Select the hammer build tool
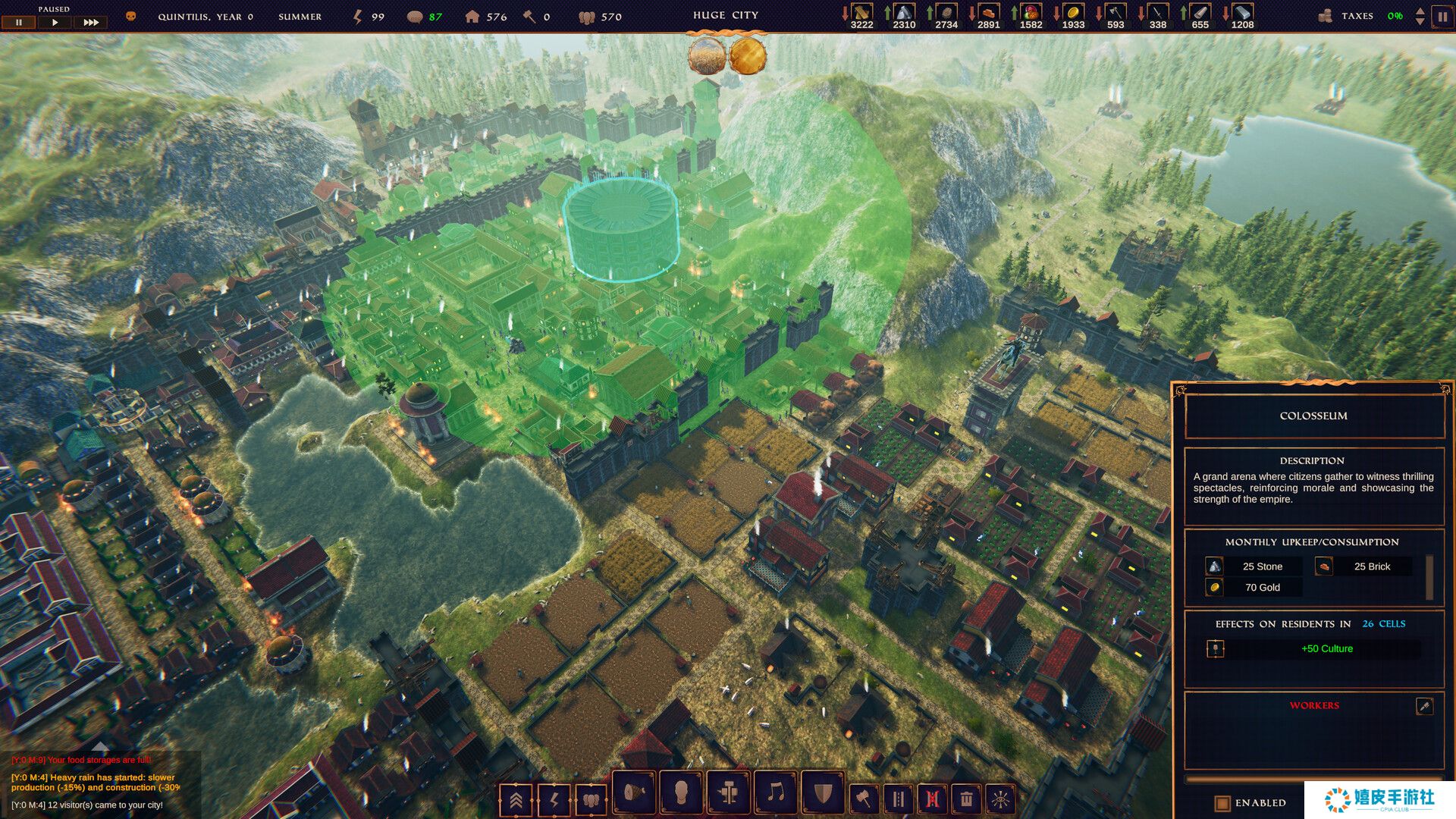Viewport: 1456px width, 819px height. click(864, 799)
